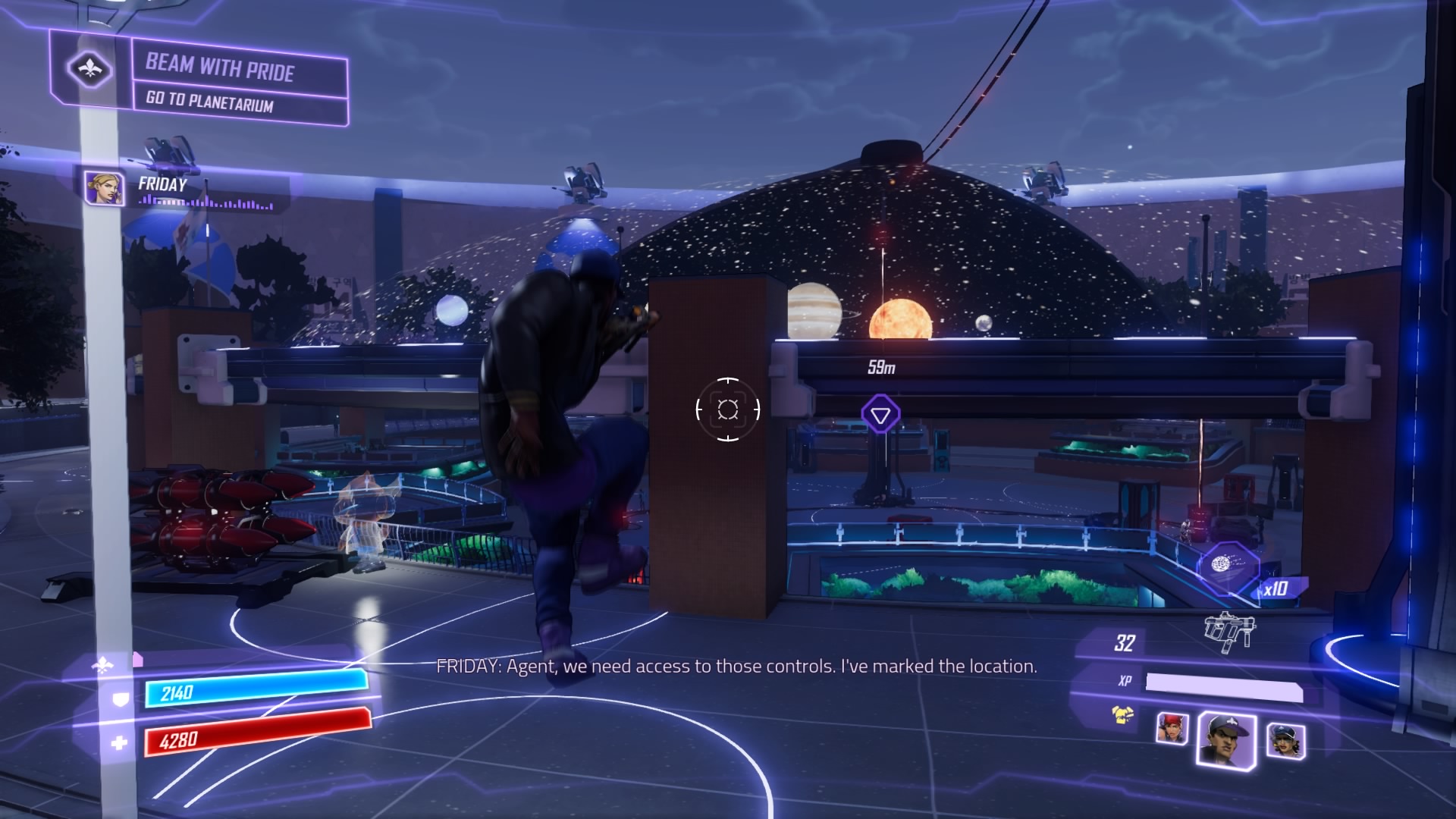This screenshot has height=819, width=1456.
Task: Select Friday's comm portrait
Action: pos(105,188)
